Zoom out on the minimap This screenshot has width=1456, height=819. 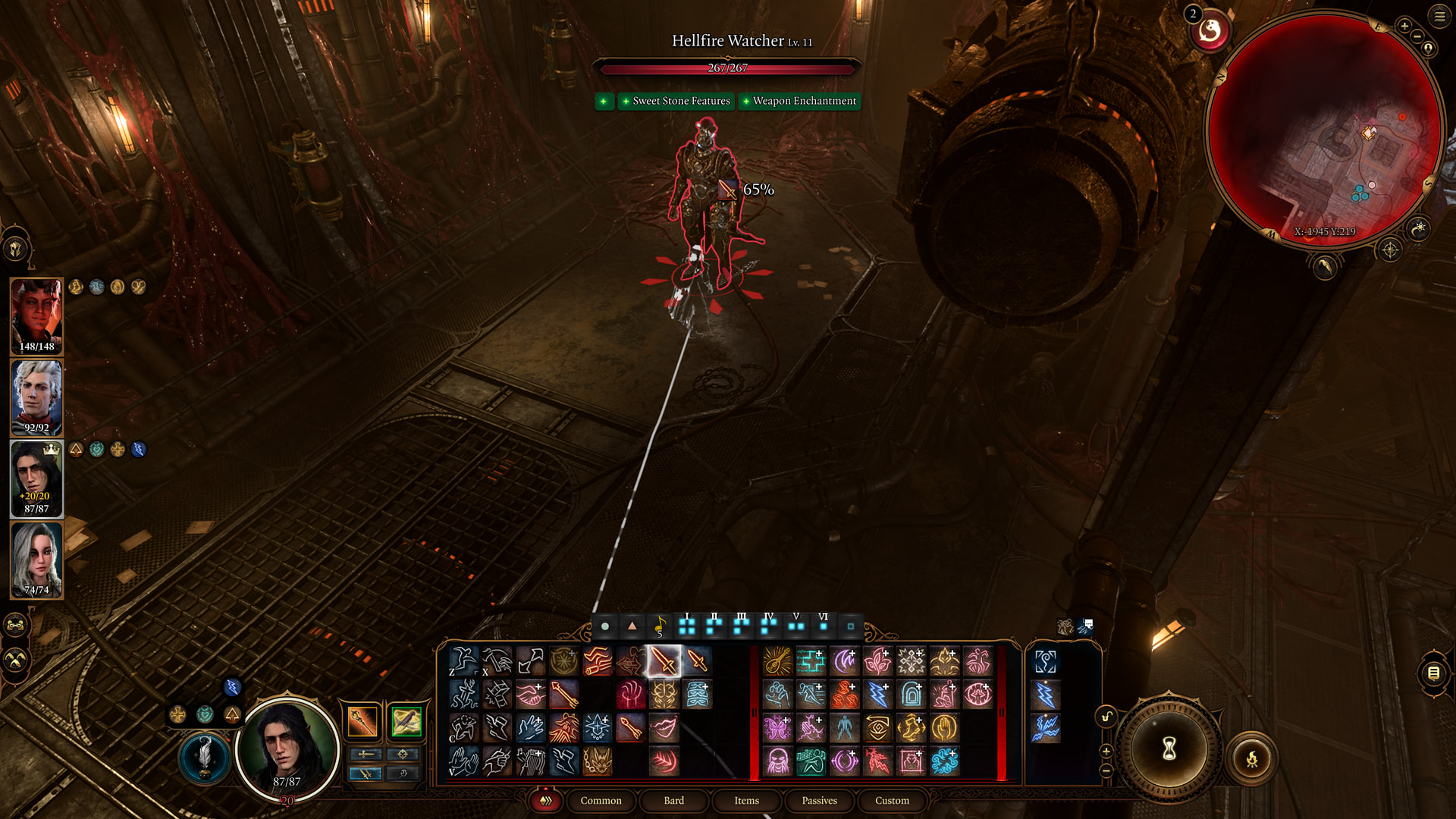pos(1417,36)
